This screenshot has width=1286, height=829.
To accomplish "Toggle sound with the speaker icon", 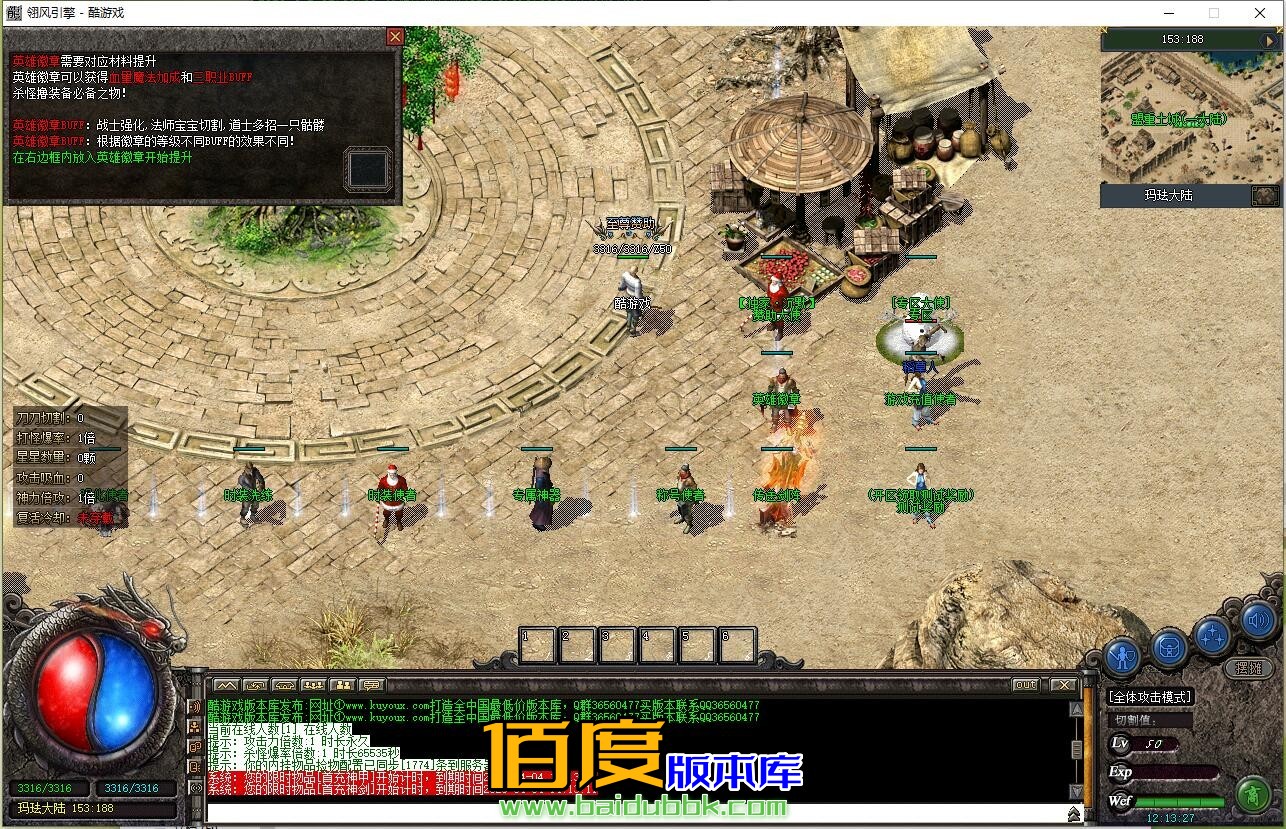I will click(x=1258, y=622).
